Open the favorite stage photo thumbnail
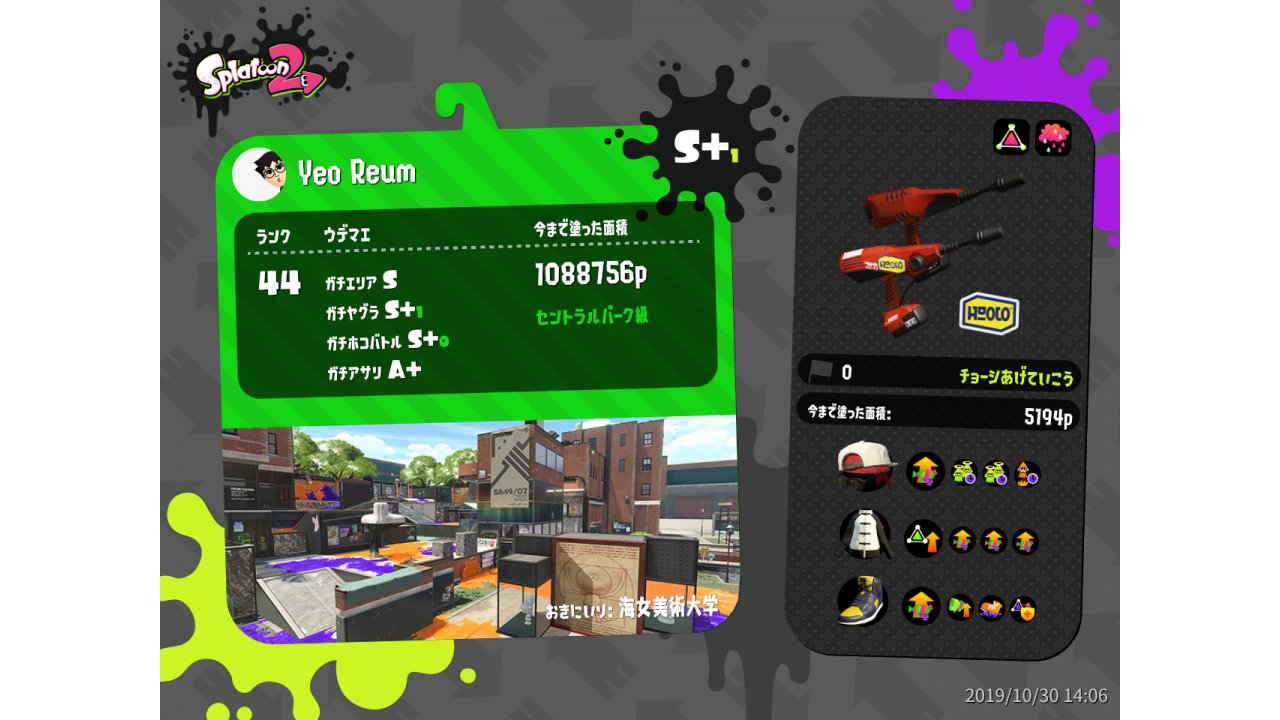 pos(480,530)
